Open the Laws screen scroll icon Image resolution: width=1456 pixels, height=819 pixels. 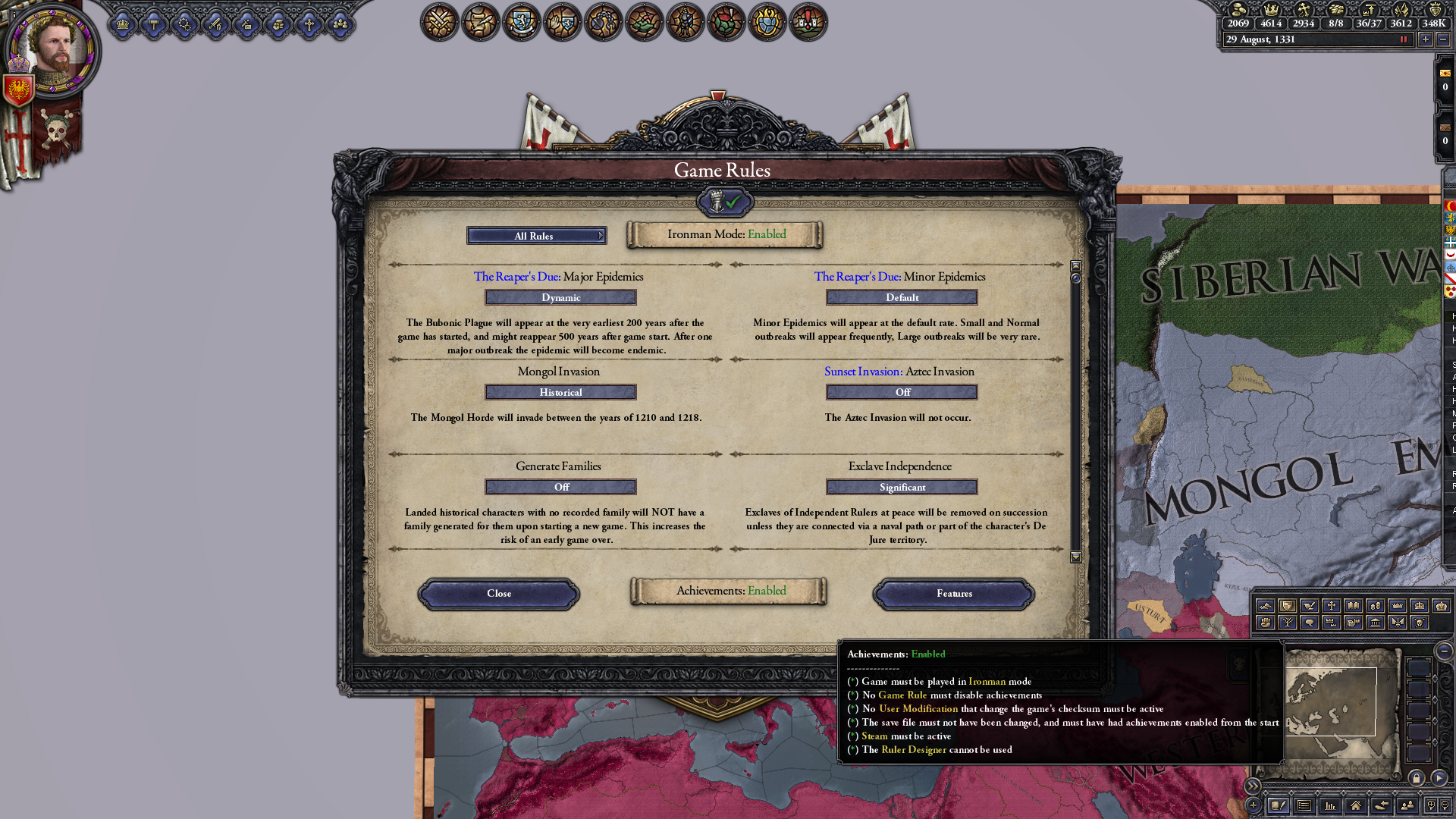479,23
